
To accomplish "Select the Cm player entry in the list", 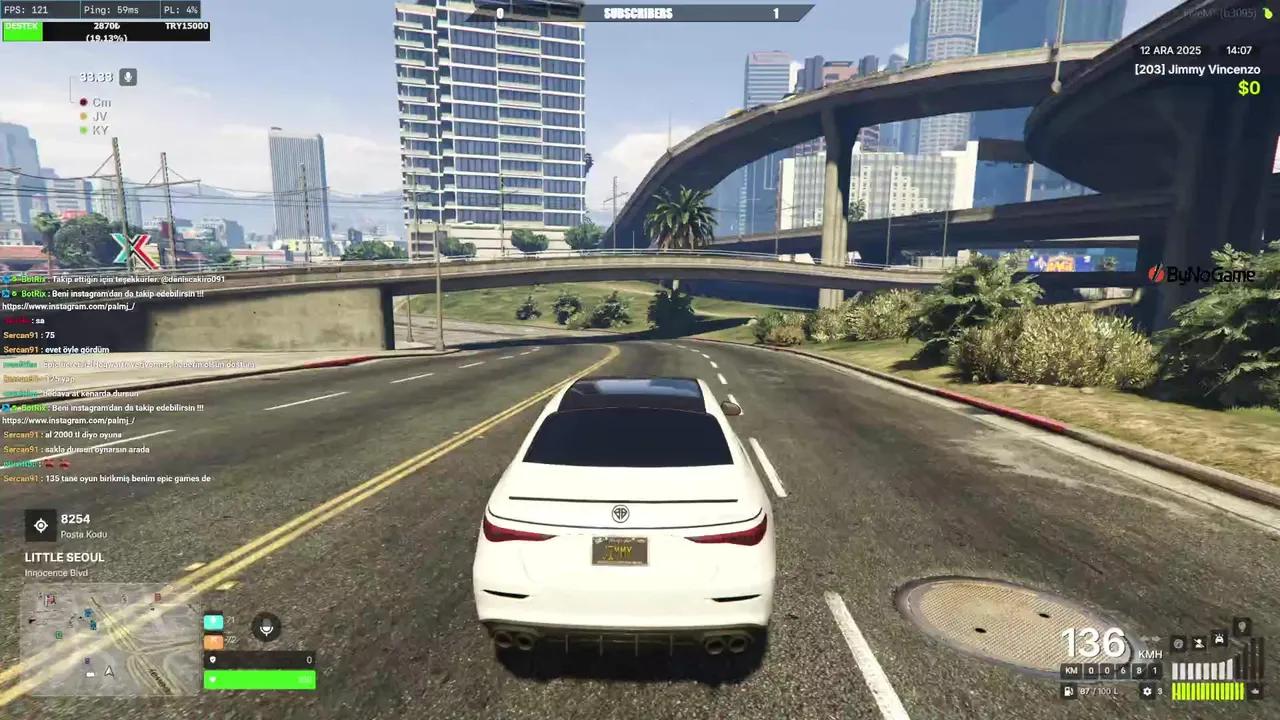I will (101, 102).
